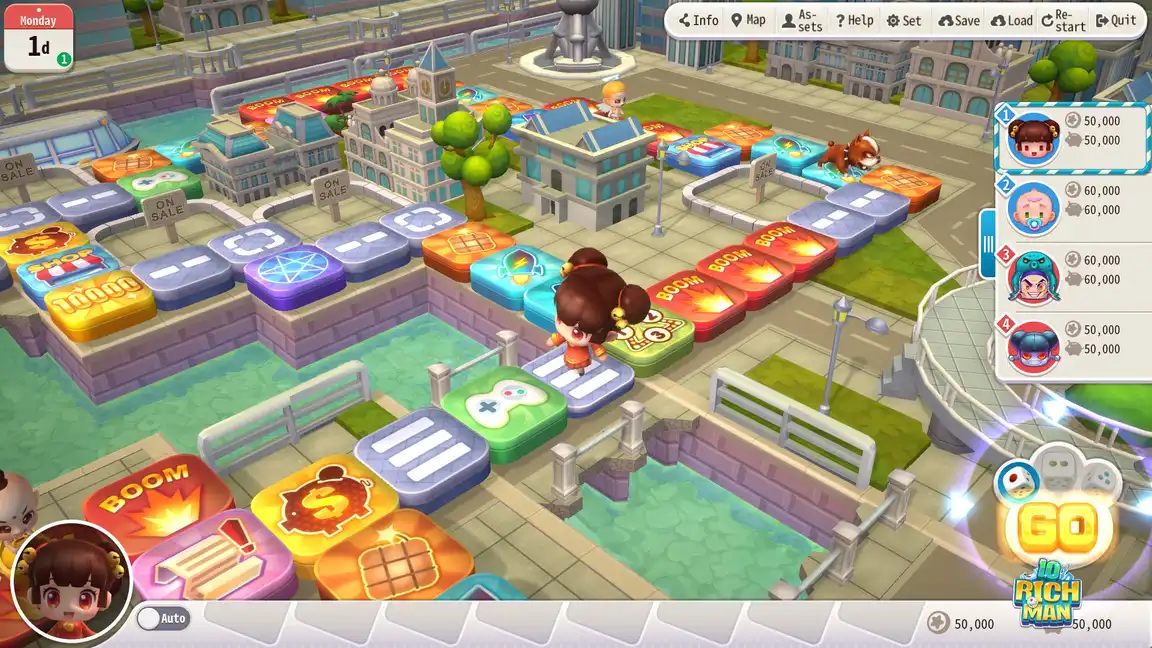Collapse the player list side handle
Viewport: 1152px width, 648px height.
click(x=987, y=244)
